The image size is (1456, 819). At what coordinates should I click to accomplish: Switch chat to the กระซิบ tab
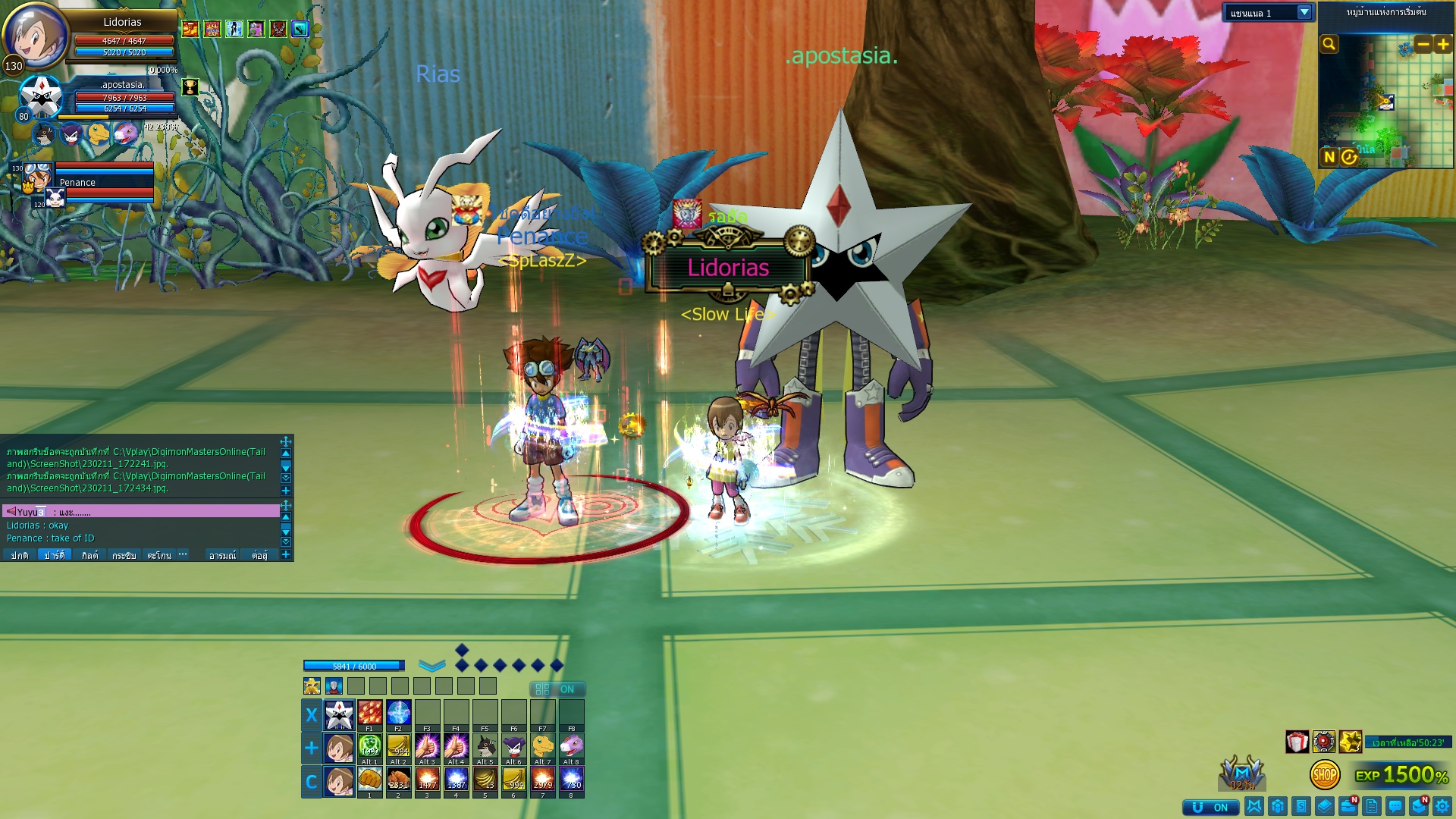[x=124, y=555]
